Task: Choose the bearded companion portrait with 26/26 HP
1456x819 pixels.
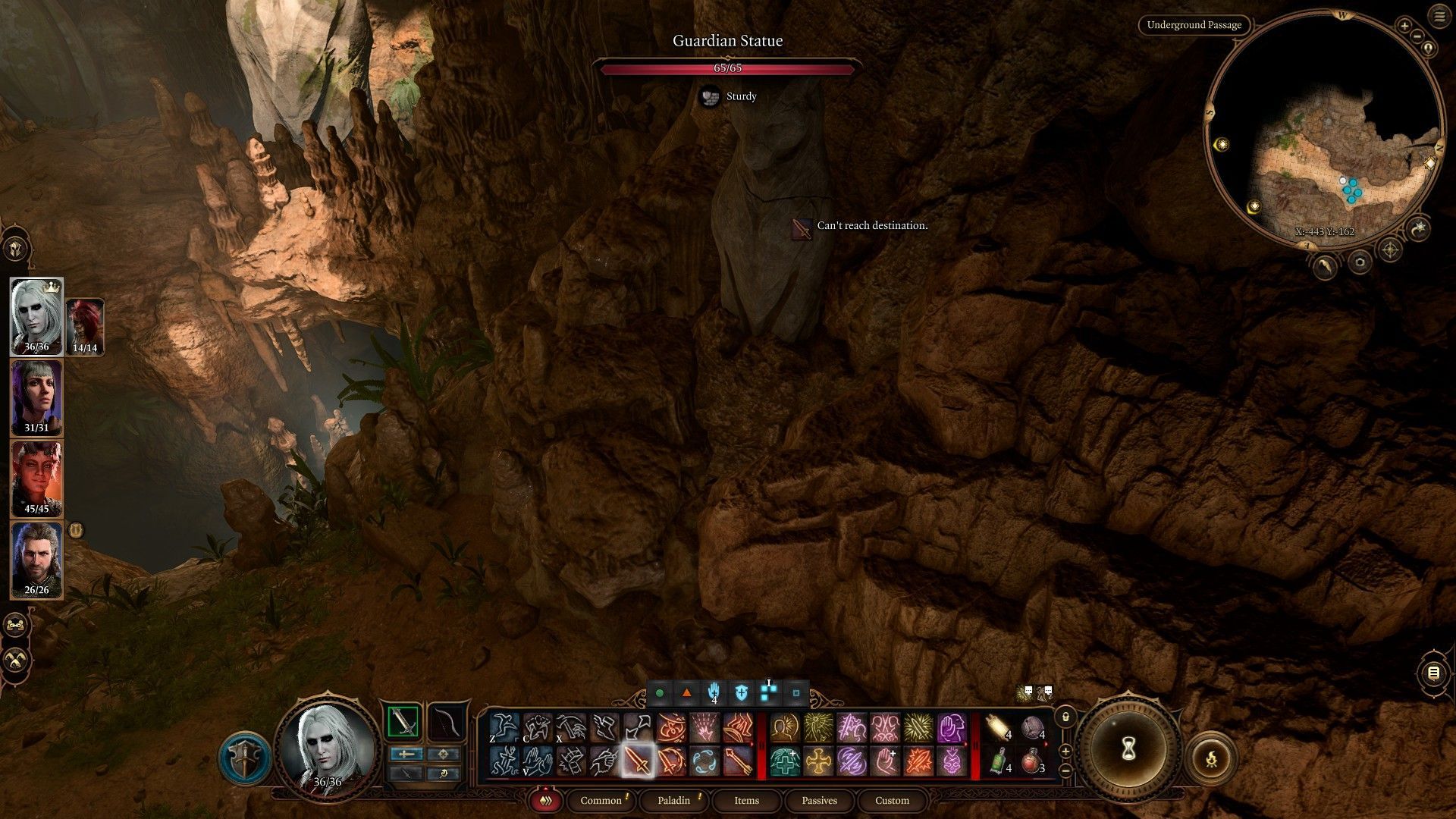Action: (x=36, y=560)
